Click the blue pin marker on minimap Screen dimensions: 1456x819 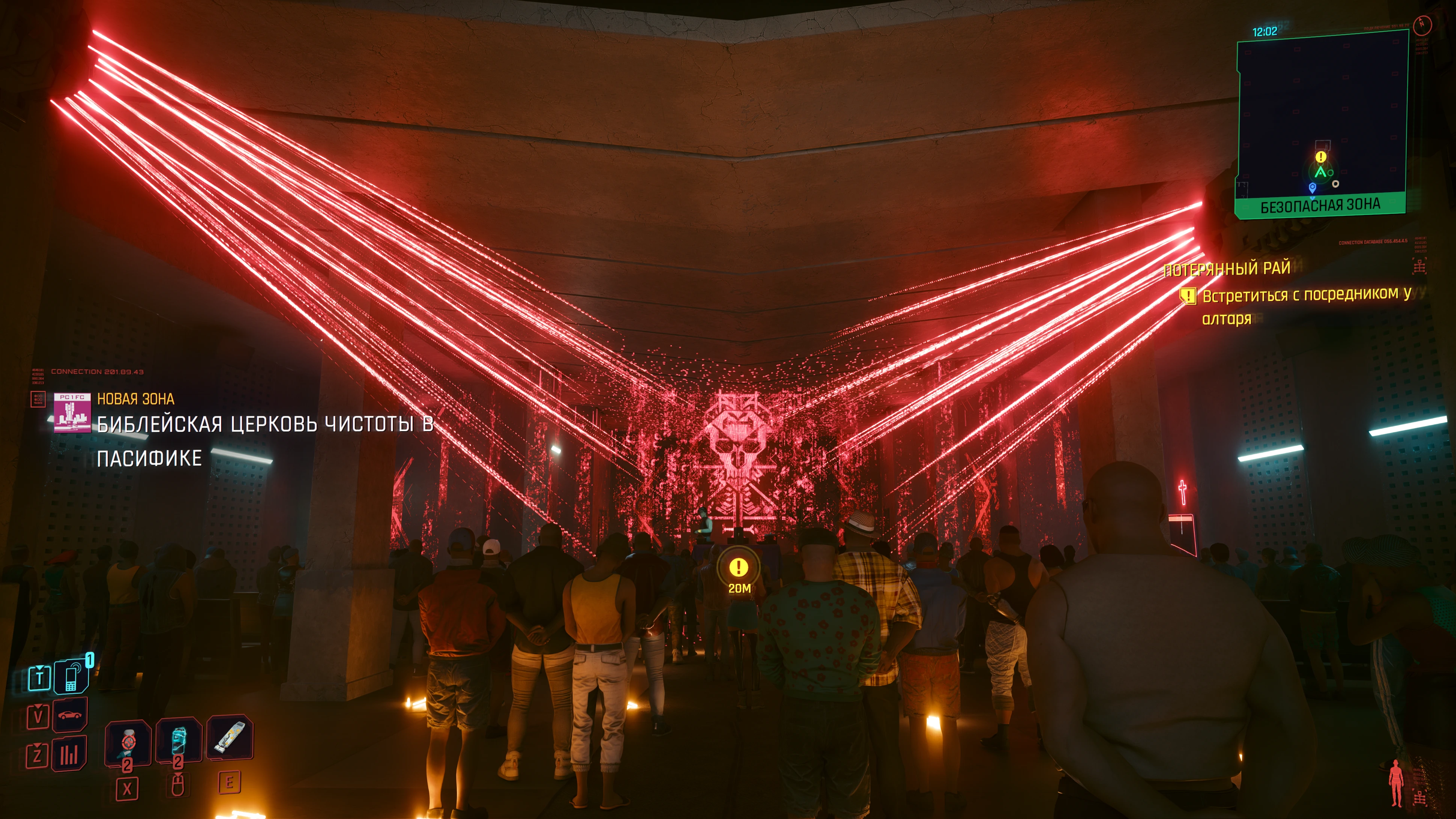1313,187
